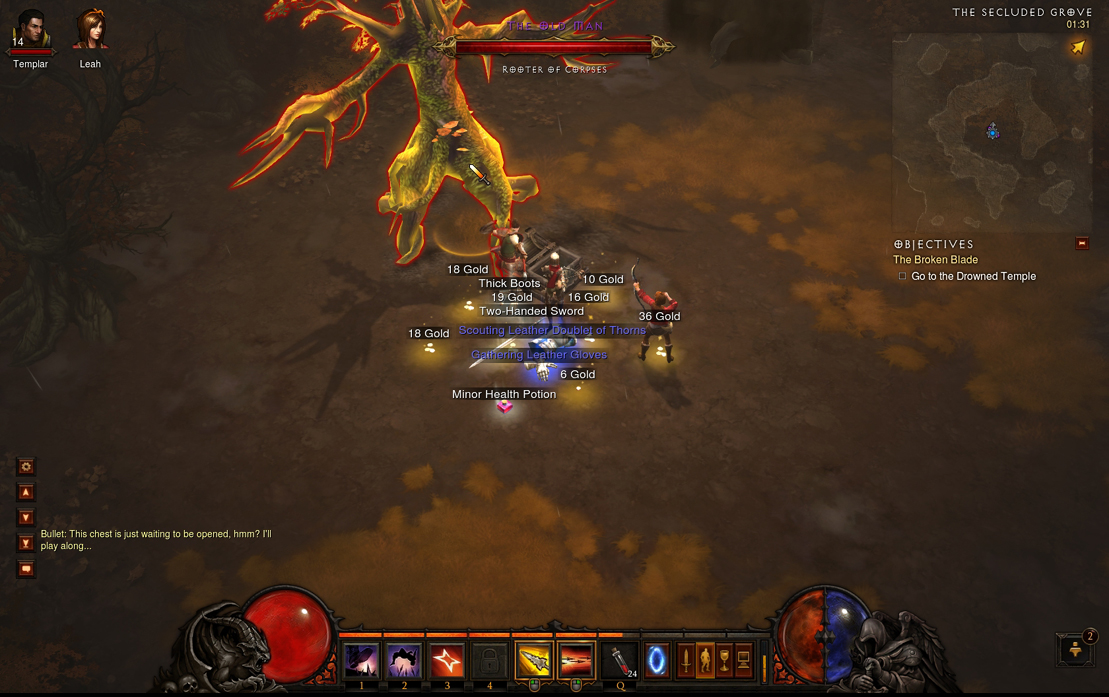Choose the multi-arrow secondary attack skill
The image size is (1109, 697).
point(576,661)
